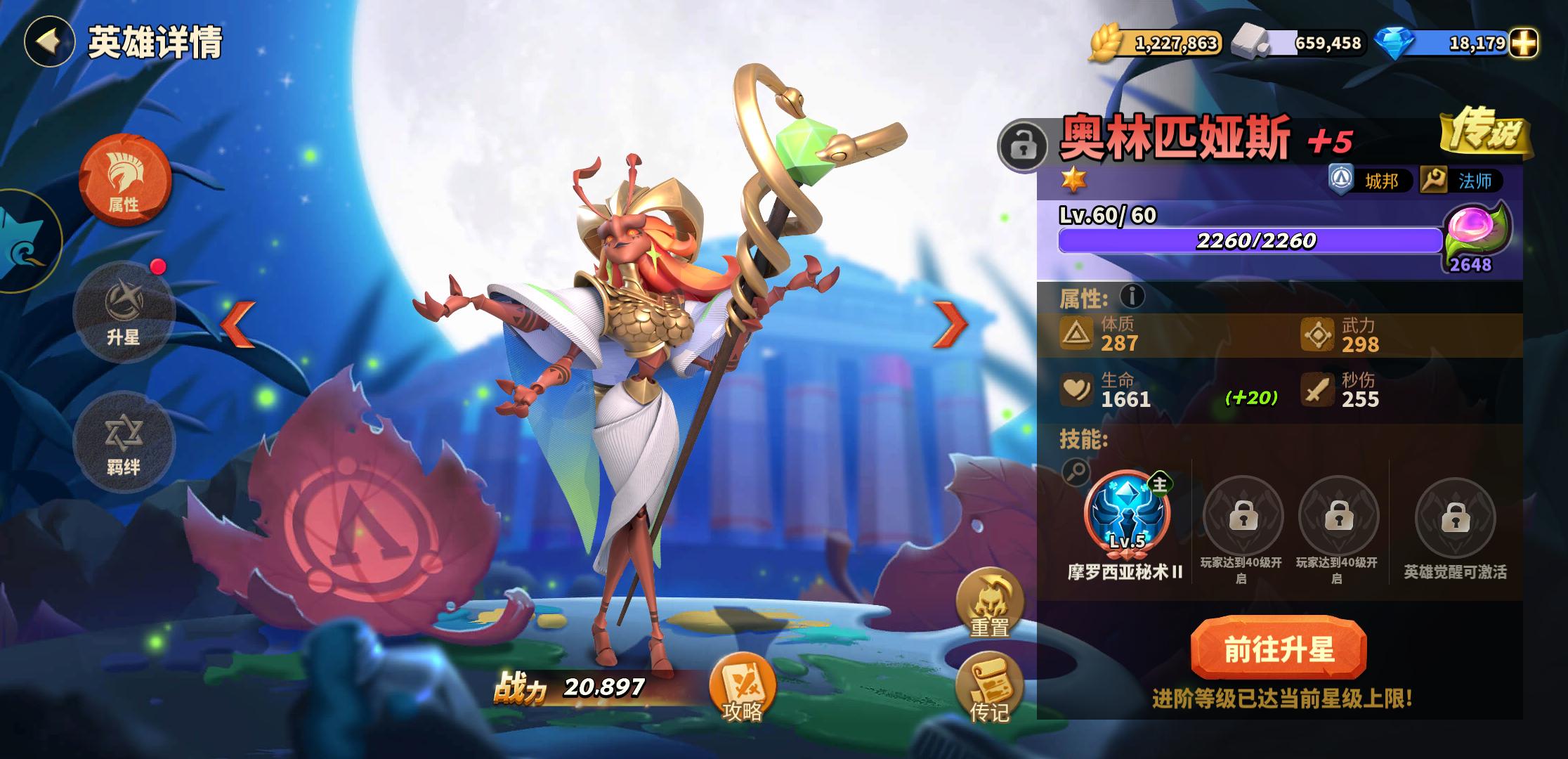Screen dimensions: 1568x759
Task: Click the 前往升星 button
Action: [x=1279, y=649]
